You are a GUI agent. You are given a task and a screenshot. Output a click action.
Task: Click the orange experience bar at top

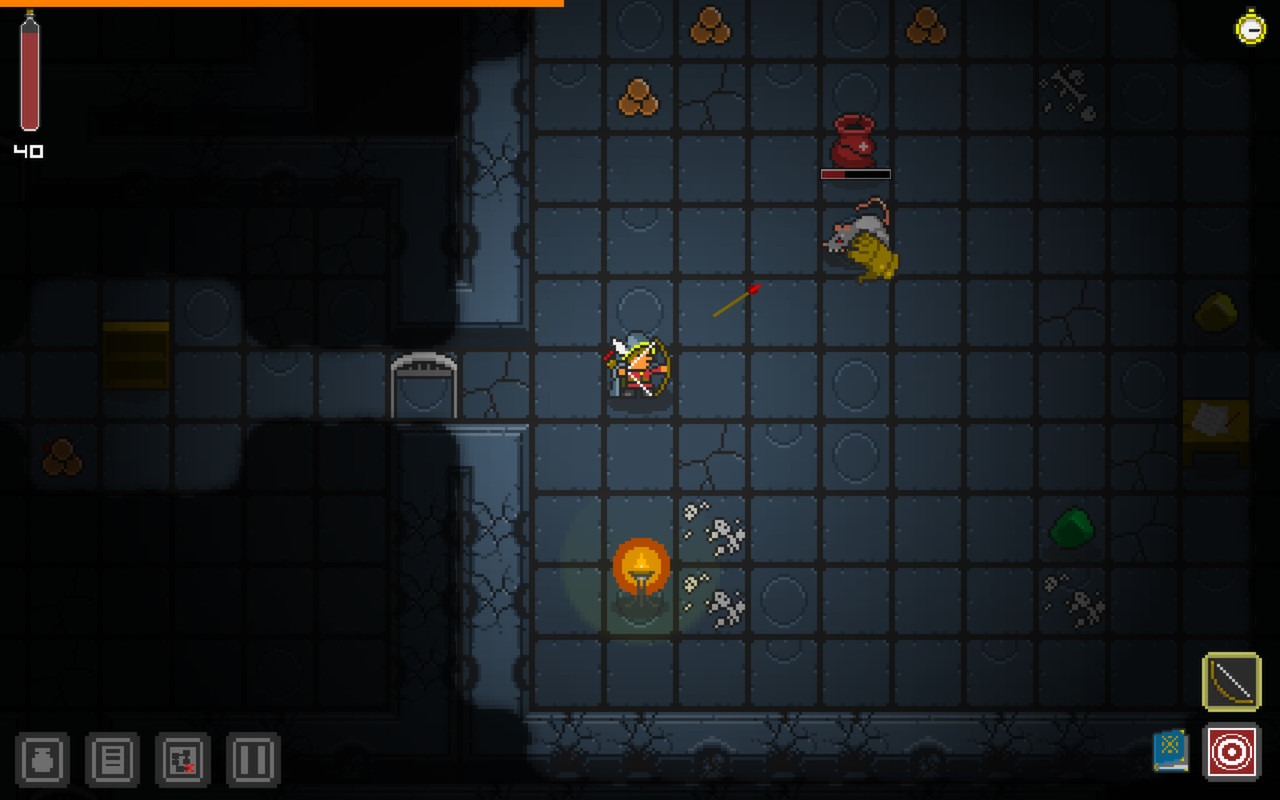280,4
